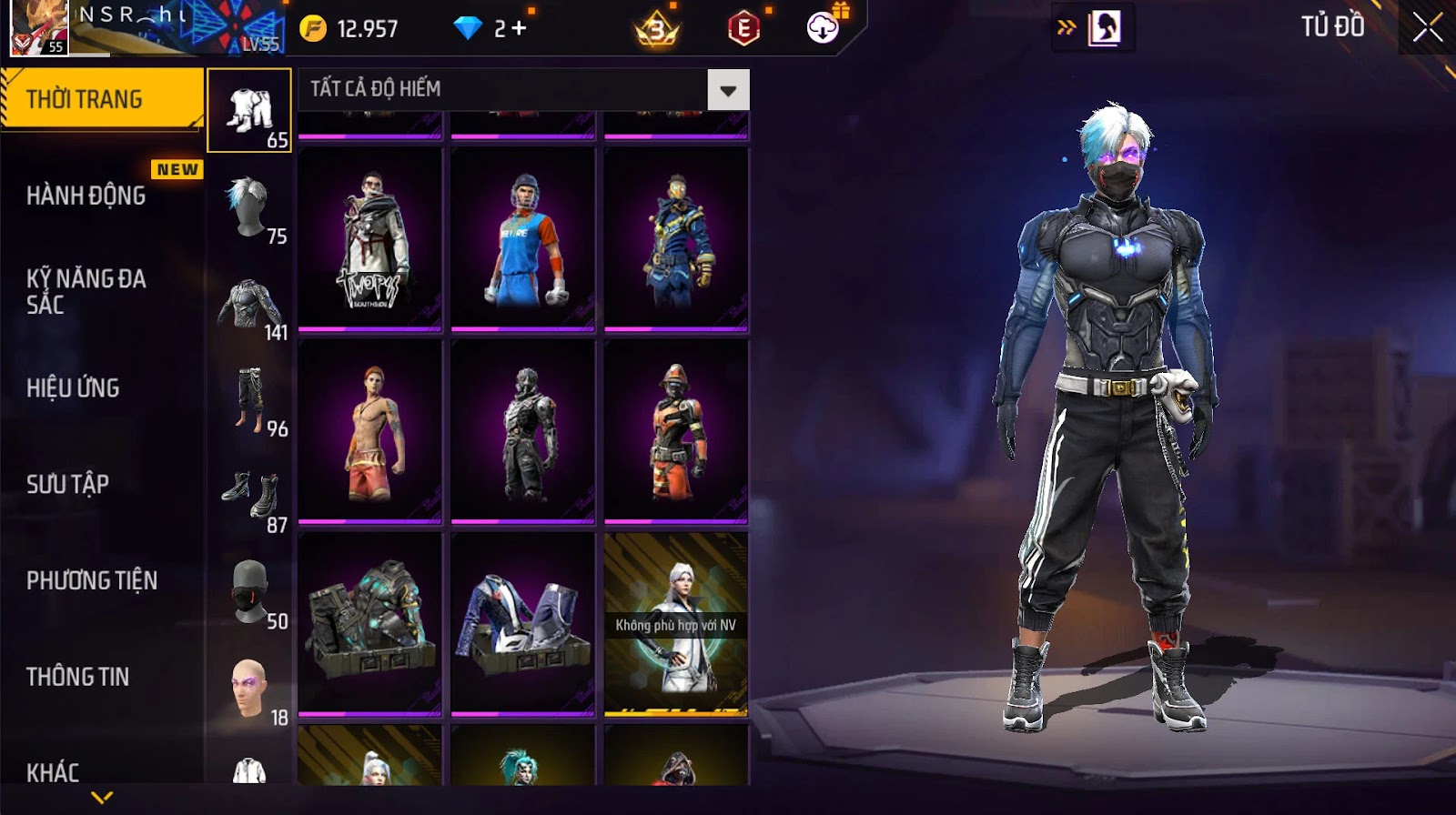The height and width of the screenshot is (815, 1456).
Task: Open the Hiệu Ứng section
Action: click(x=73, y=388)
